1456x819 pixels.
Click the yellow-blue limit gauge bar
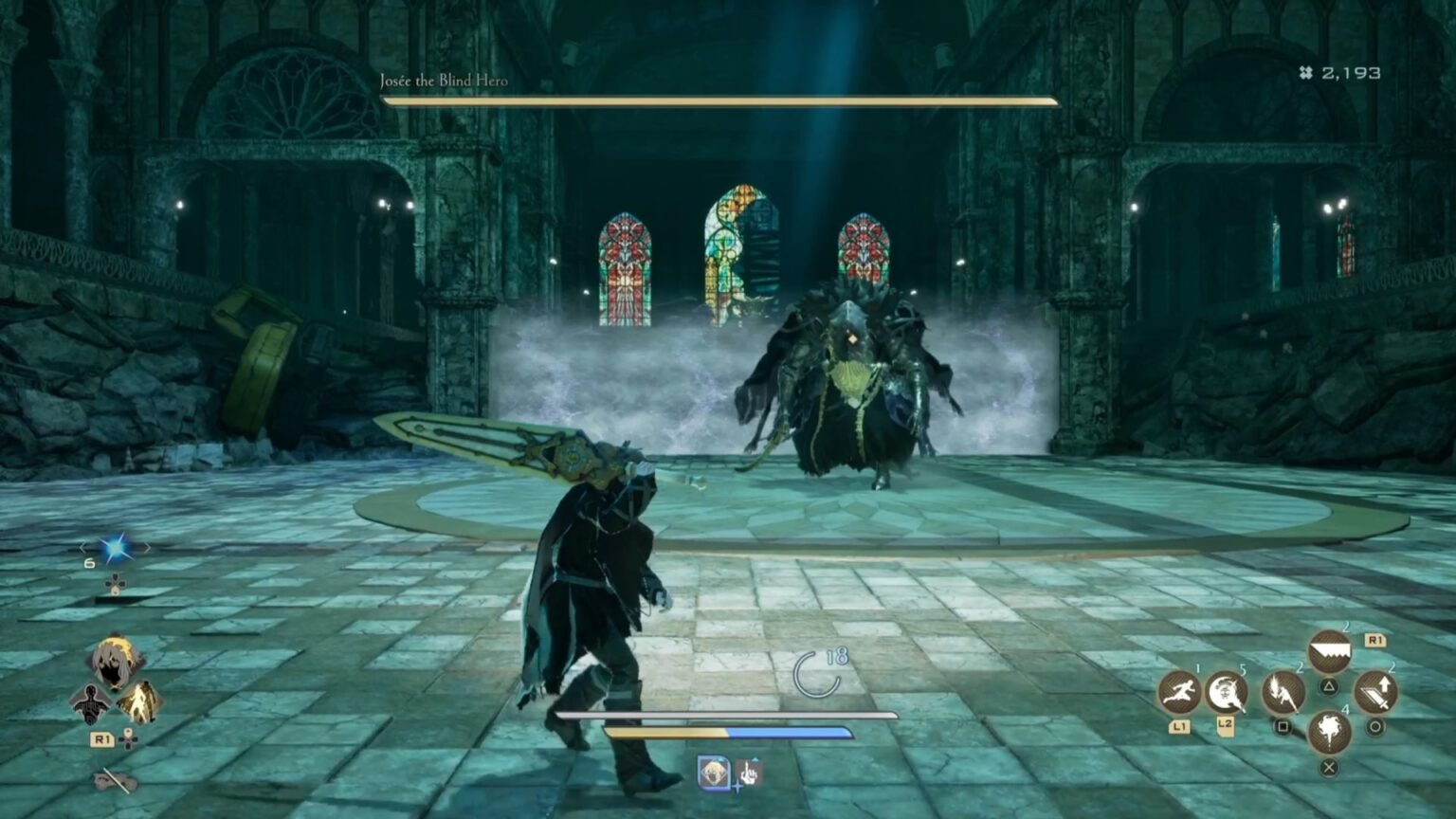tap(730, 732)
